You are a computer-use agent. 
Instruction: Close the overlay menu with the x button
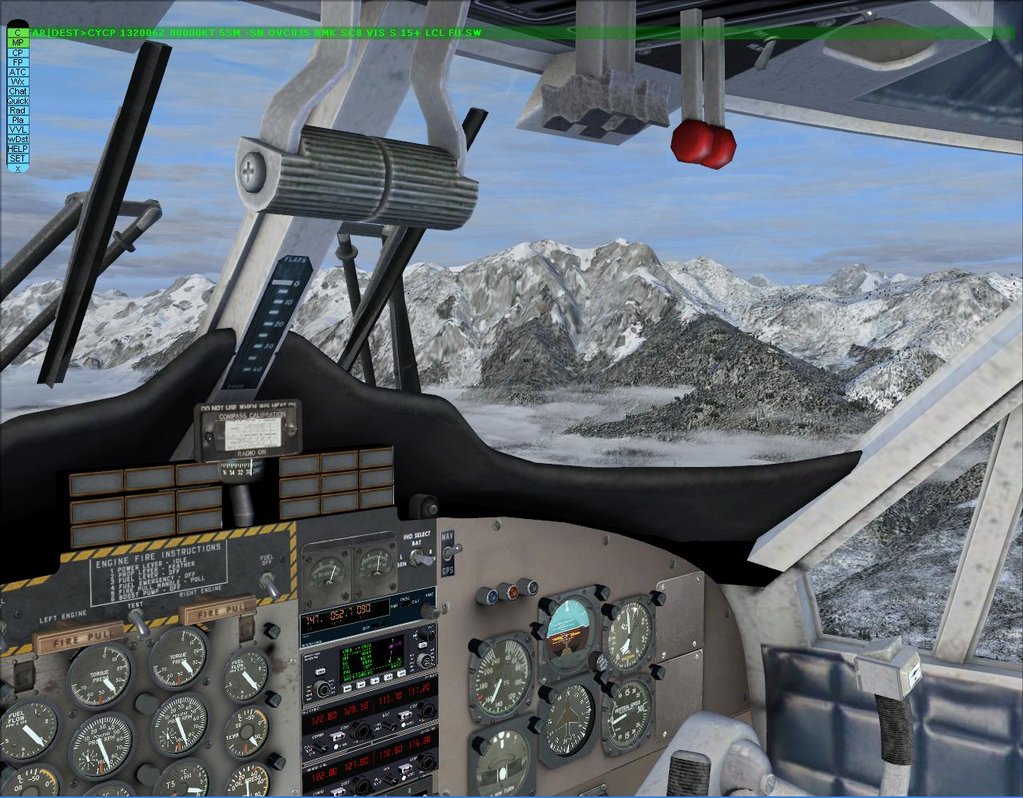click(x=17, y=168)
